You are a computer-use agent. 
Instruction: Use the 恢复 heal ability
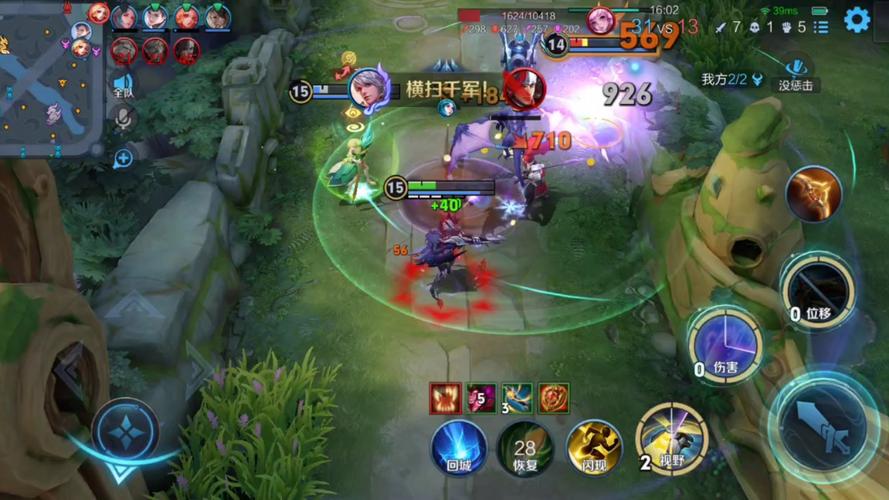[x=525, y=446]
